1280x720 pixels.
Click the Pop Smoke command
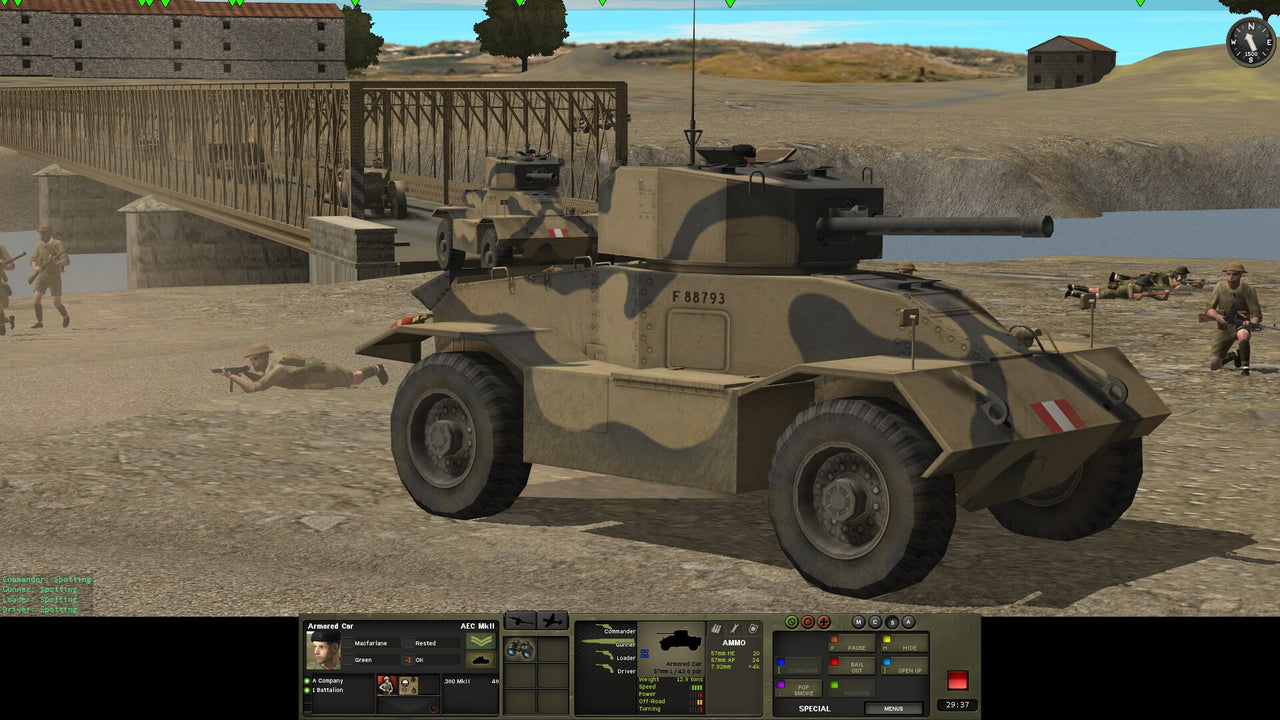(x=805, y=688)
